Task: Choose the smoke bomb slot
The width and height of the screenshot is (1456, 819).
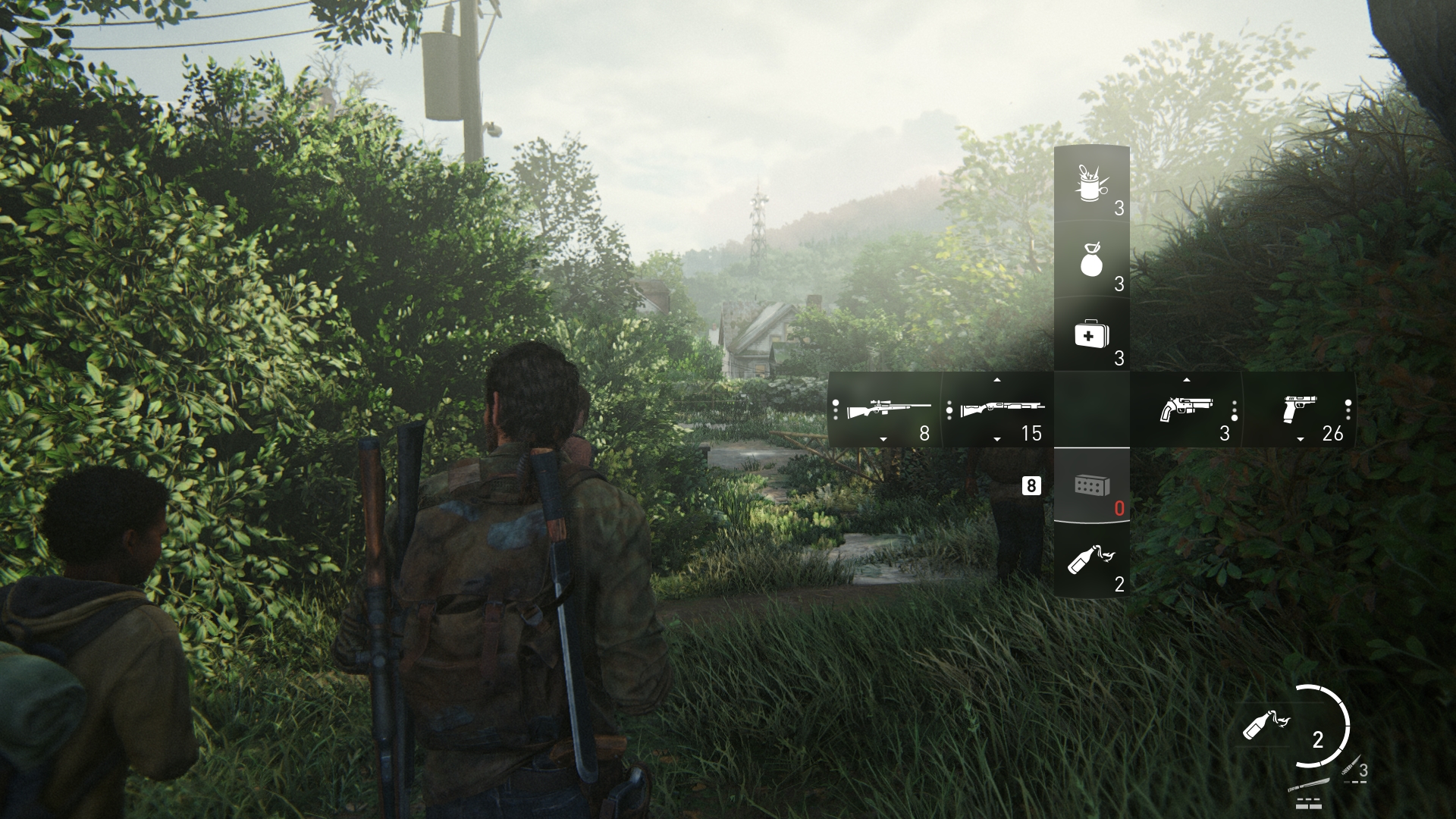Action: click(x=1091, y=260)
